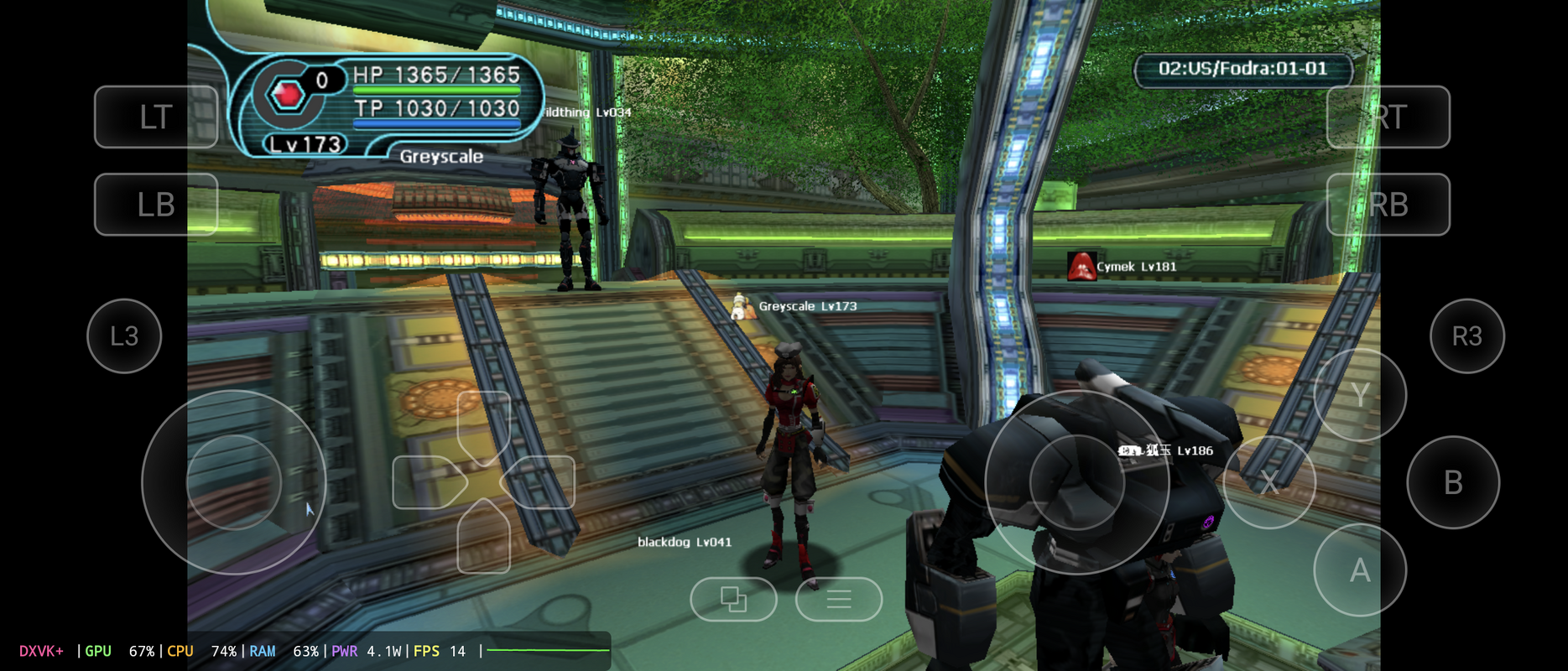This screenshot has width=1568, height=671.
Task: Tap the overlapping-squares view button
Action: pyautogui.click(x=733, y=599)
